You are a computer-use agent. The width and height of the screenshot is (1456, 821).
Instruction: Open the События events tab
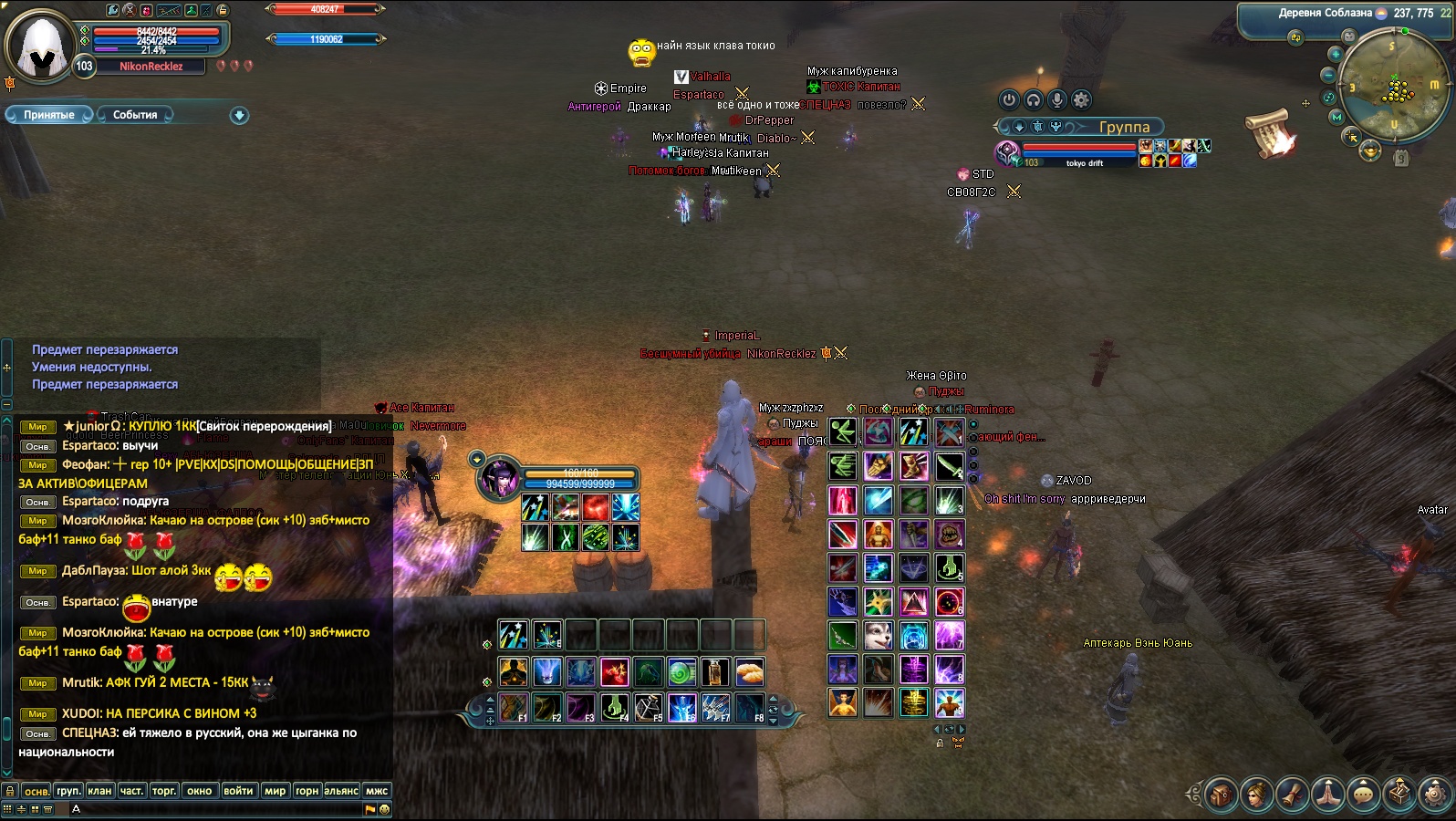pos(135,115)
